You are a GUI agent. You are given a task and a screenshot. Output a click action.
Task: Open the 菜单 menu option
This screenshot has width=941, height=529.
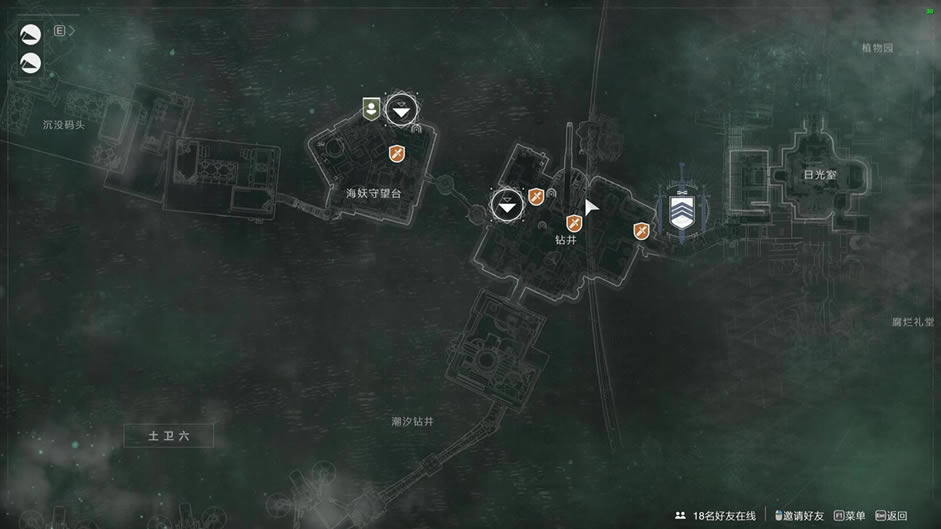(x=849, y=515)
